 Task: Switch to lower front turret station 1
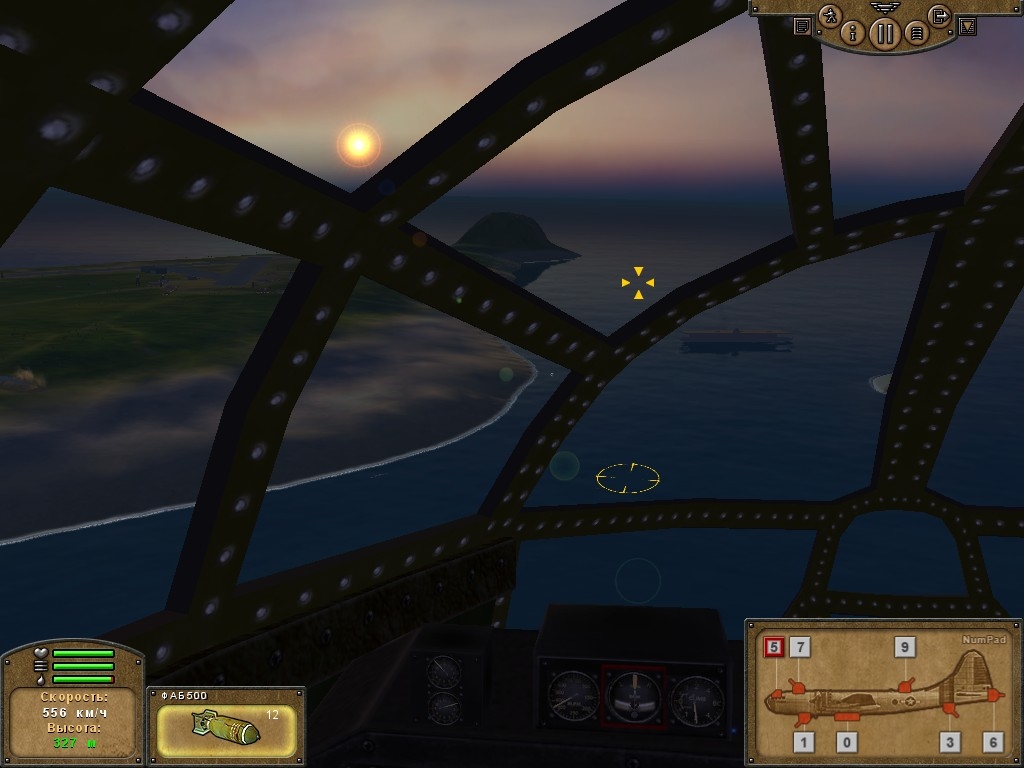[x=805, y=741]
